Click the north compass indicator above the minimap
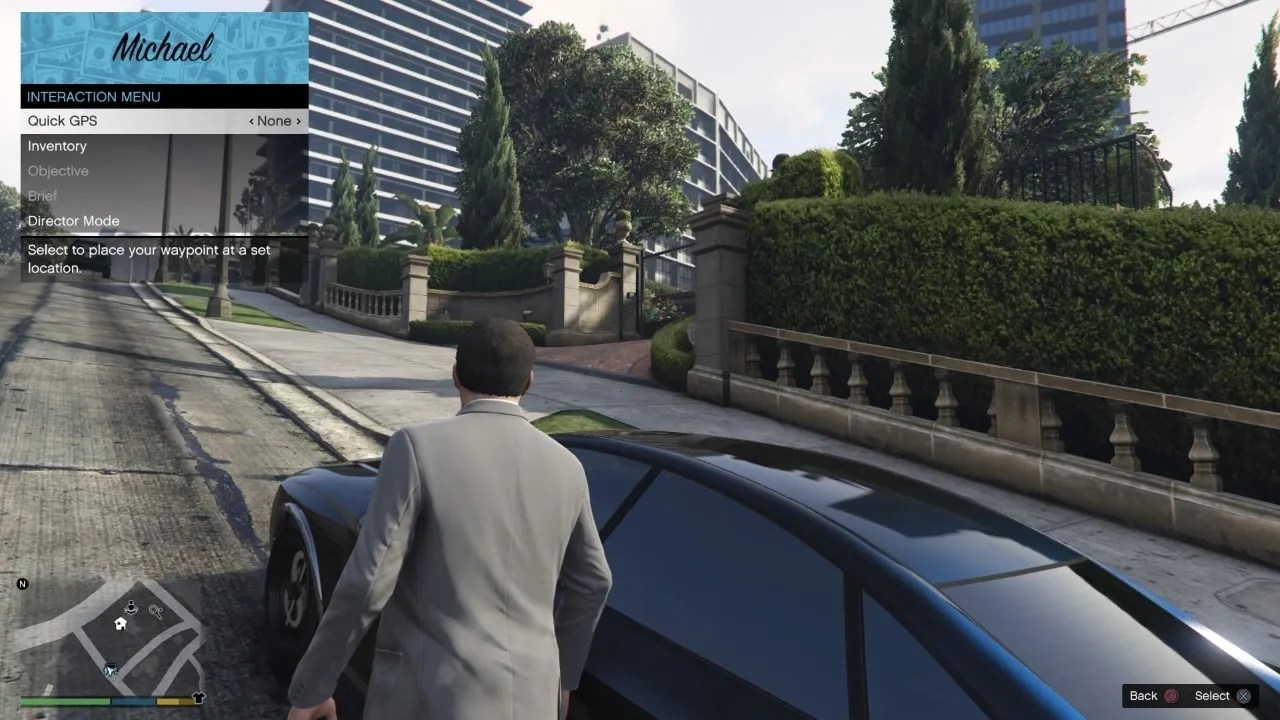Viewport: 1280px width, 720px height. [22, 584]
